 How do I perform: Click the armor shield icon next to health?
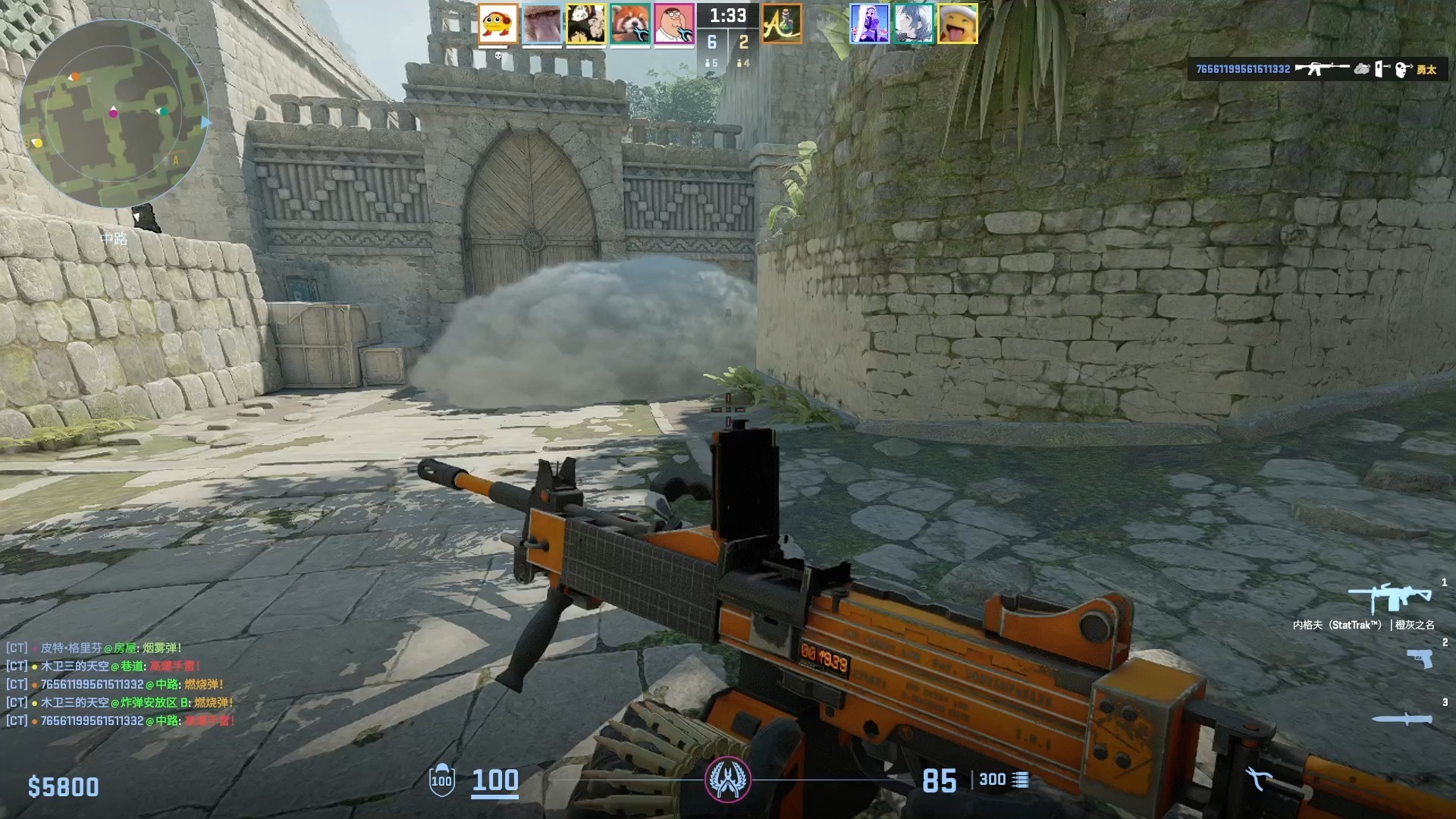[441, 778]
